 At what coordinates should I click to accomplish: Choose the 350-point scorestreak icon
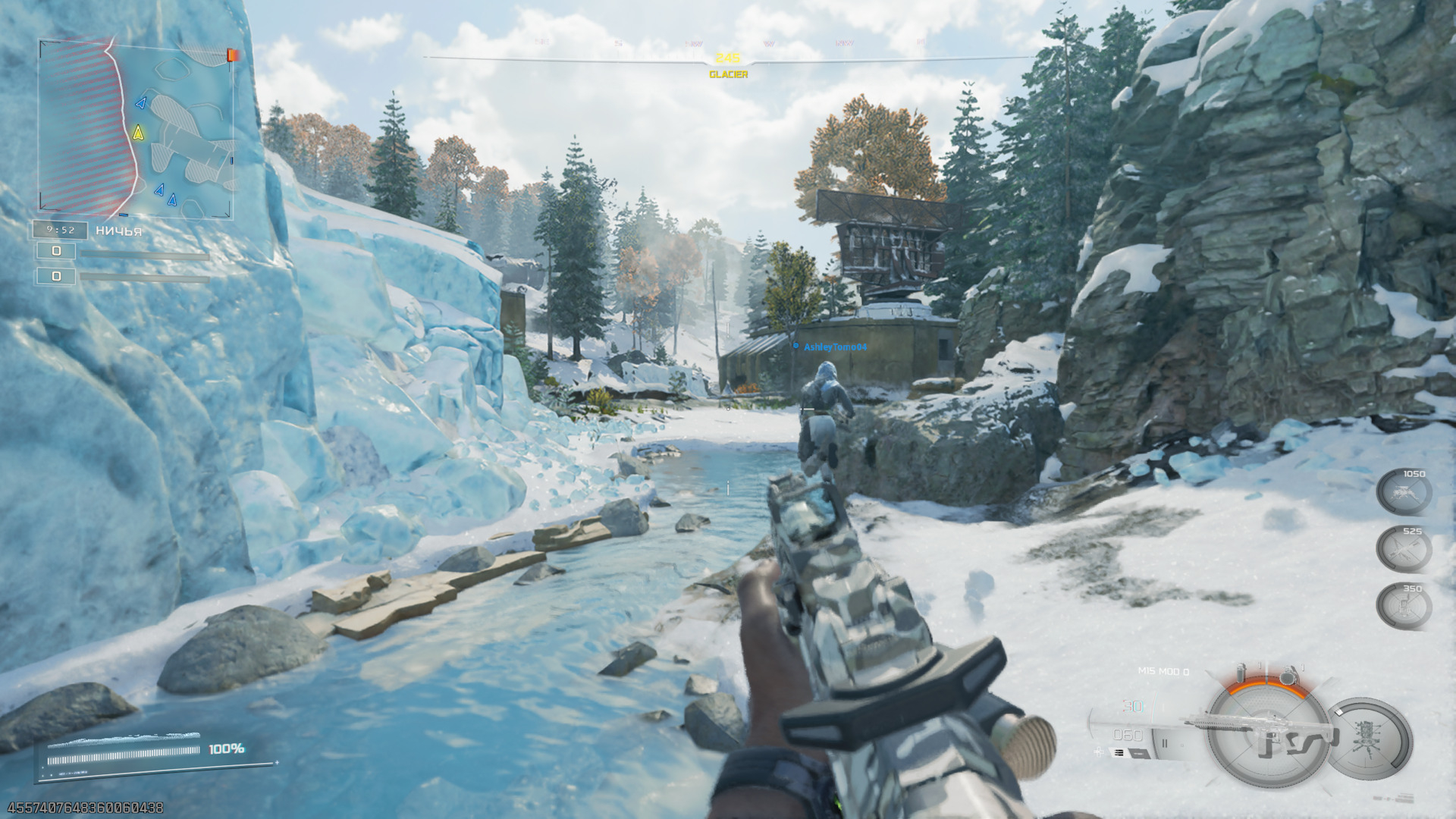(1403, 607)
